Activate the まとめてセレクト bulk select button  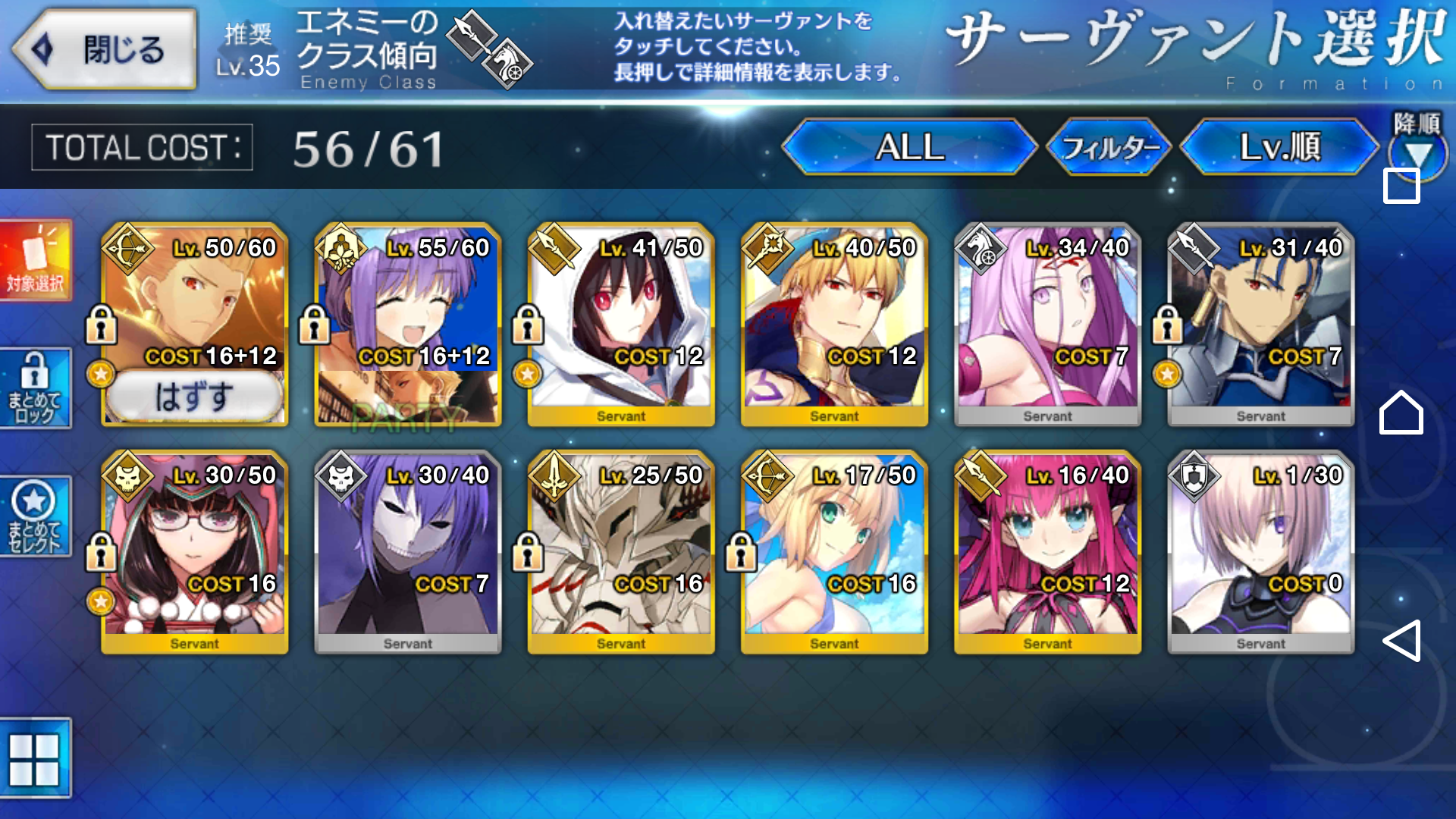[x=36, y=516]
